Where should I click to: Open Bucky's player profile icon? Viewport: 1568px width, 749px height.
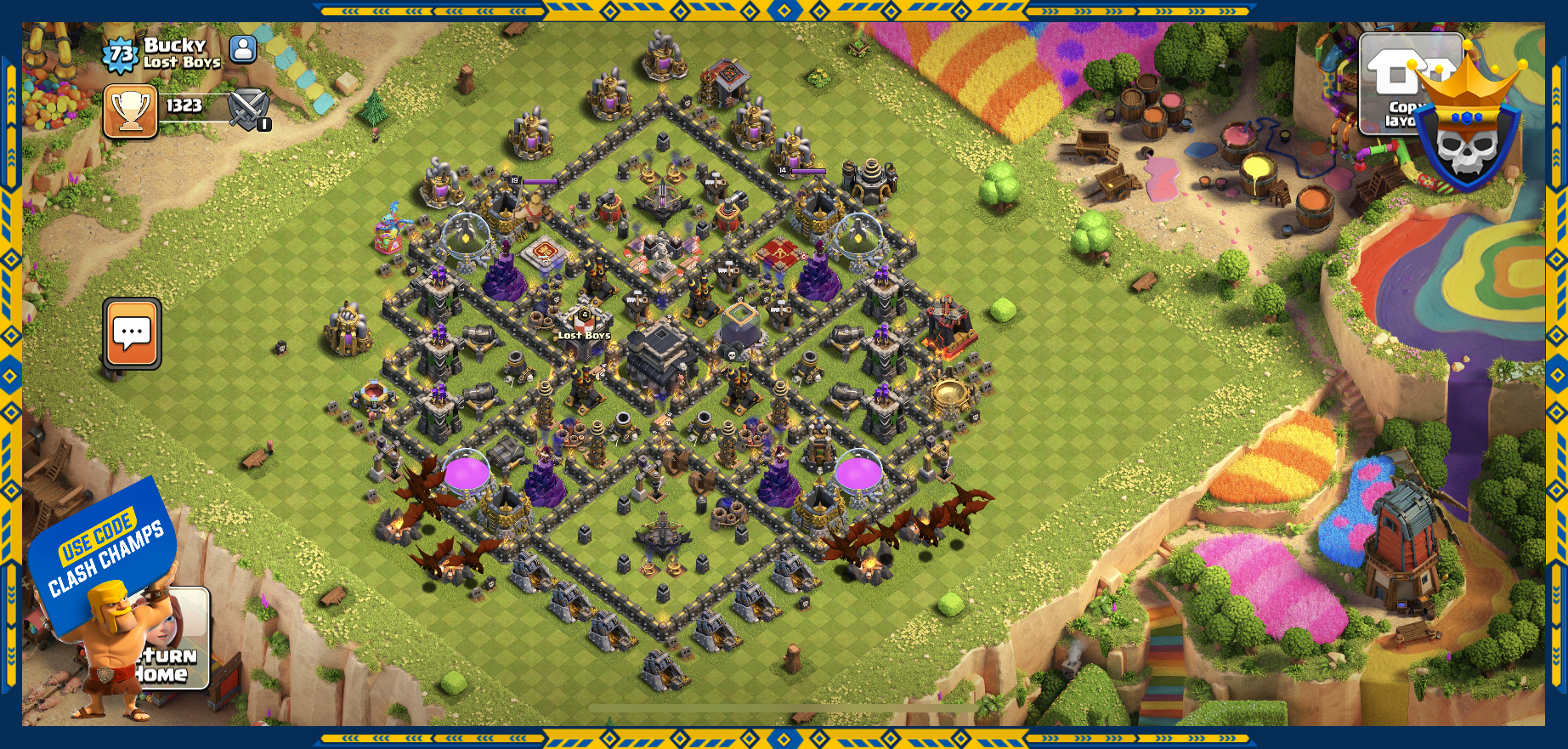click(243, 49)
